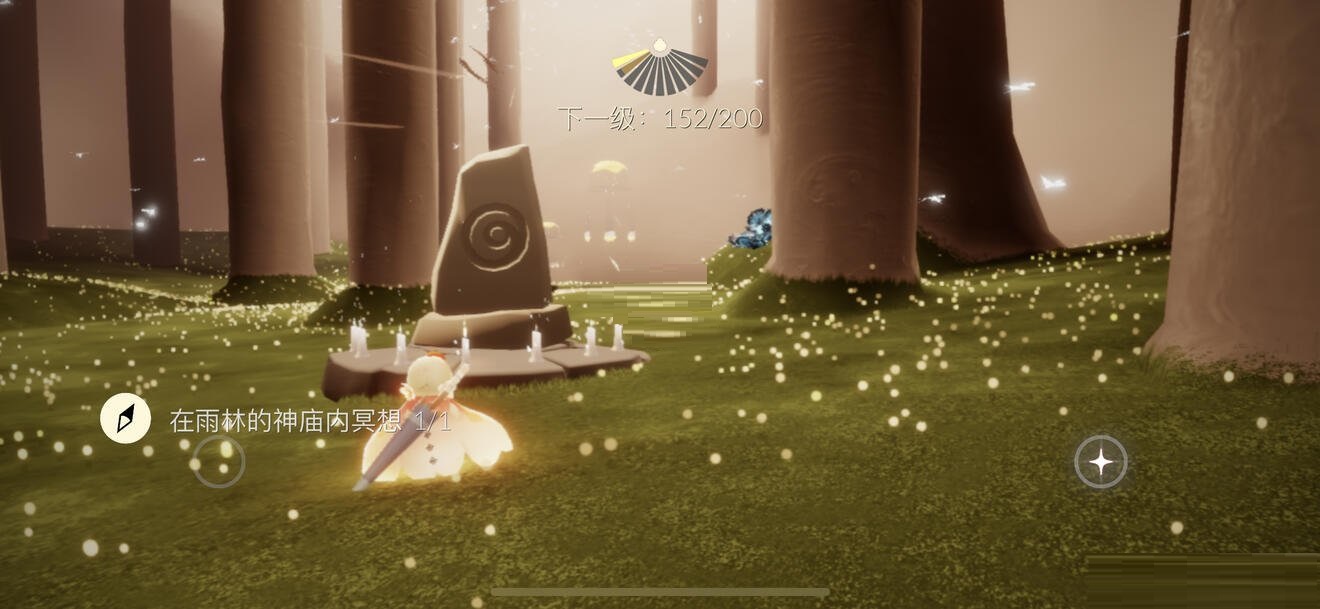Tap the faint movement joystick ring
This screenshot has height=609, width=1320.
coord(219,462)
